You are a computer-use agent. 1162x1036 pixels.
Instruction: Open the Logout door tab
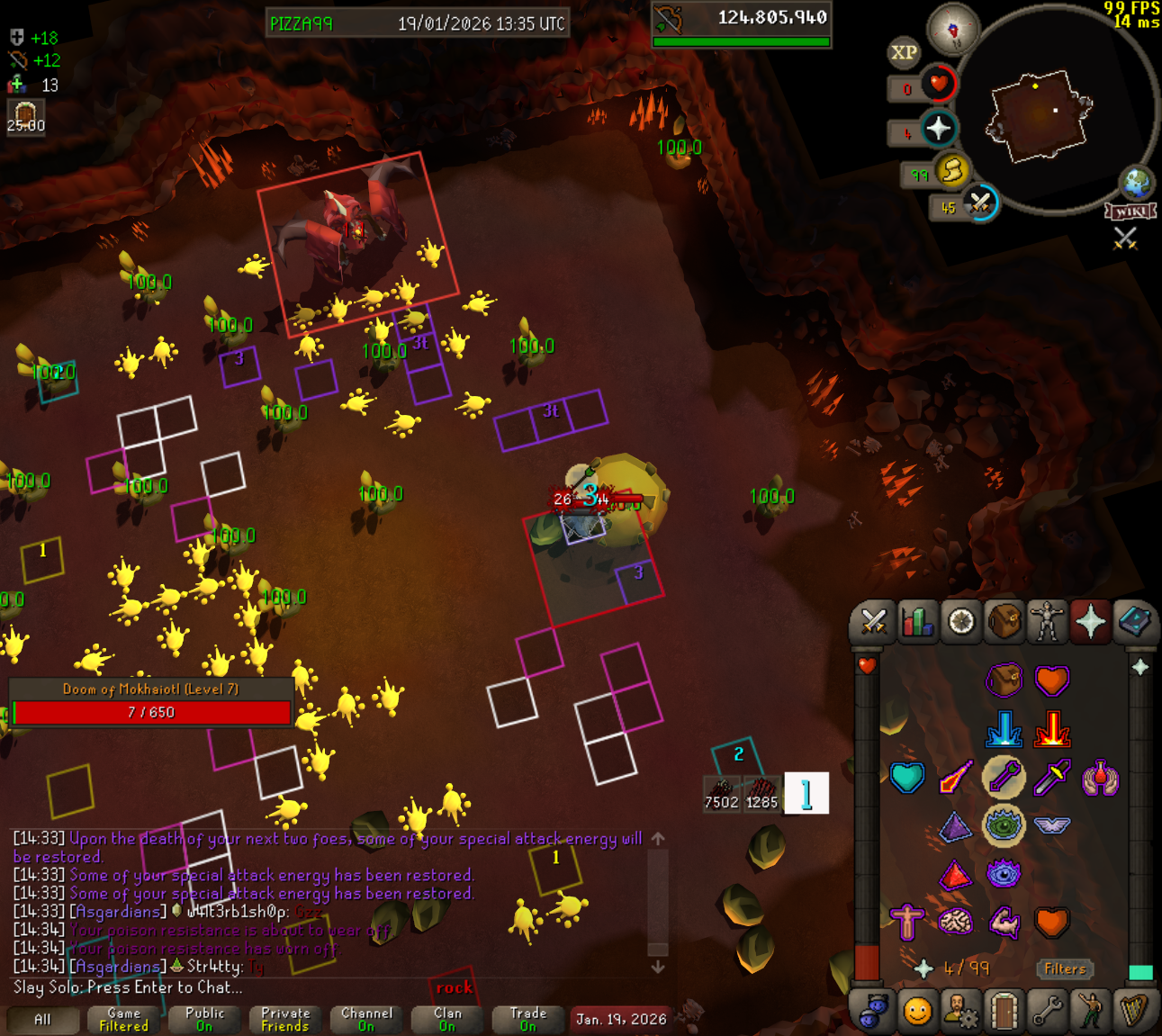coord(1004,1012)
